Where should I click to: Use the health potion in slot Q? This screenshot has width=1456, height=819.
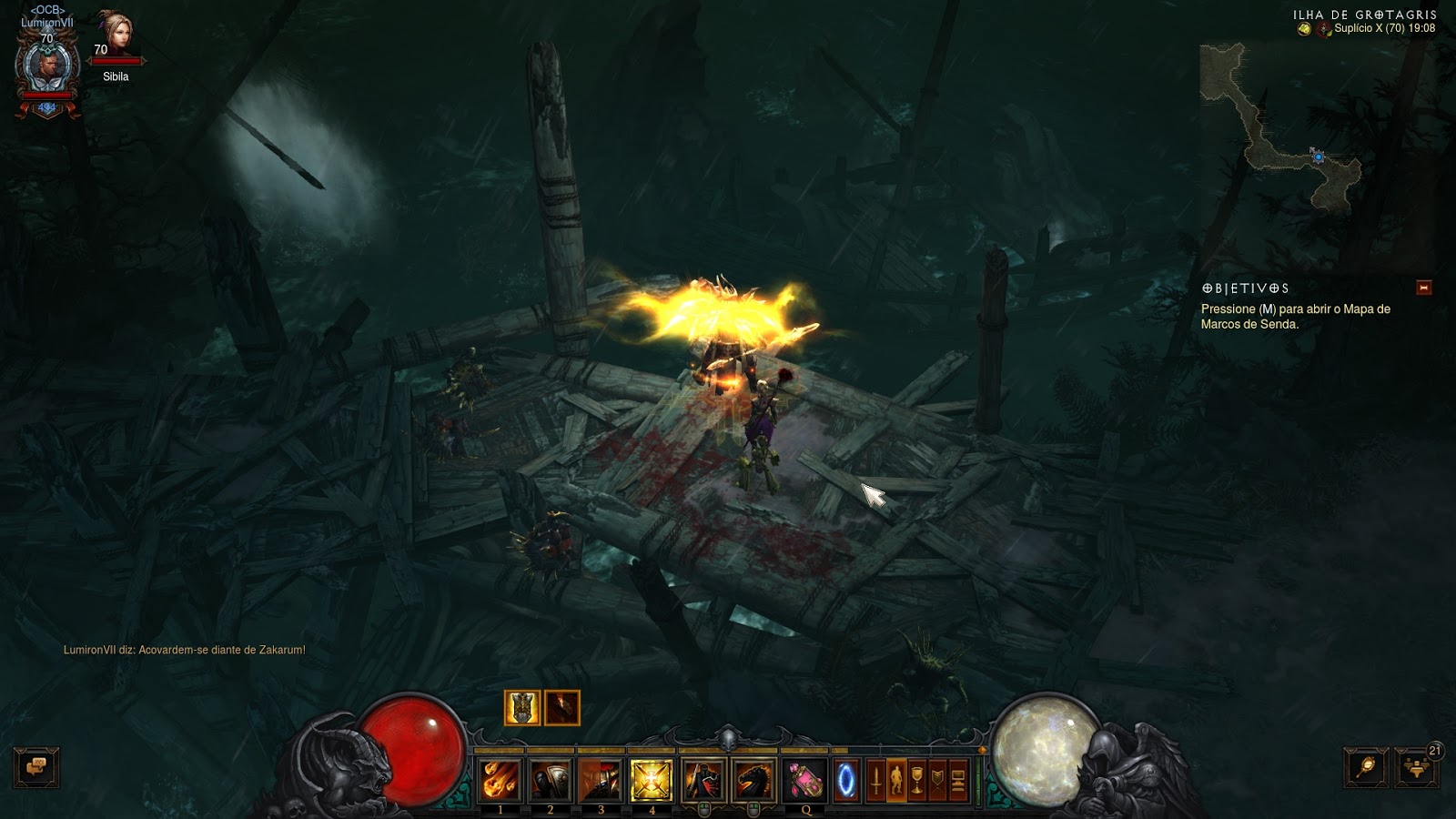tap(804, 780)
